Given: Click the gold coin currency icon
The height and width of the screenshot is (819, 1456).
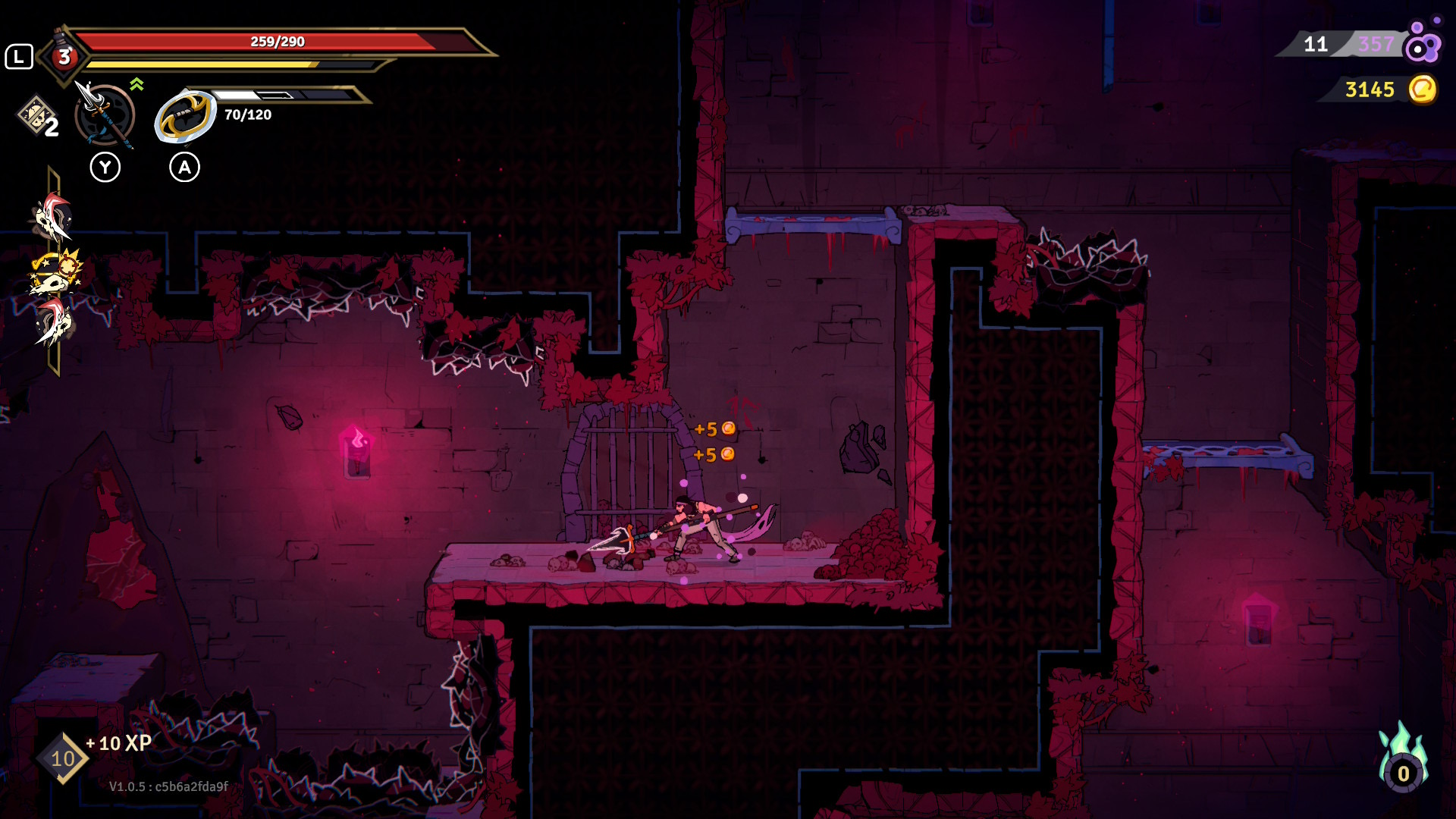Looking at the screenshot, I should pos(1422,89).
